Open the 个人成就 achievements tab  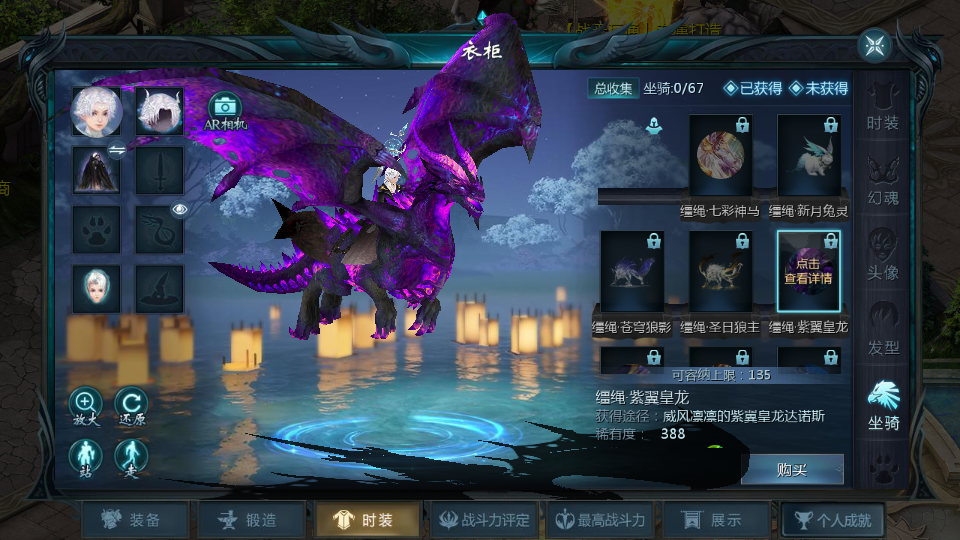tap(833, 520)
